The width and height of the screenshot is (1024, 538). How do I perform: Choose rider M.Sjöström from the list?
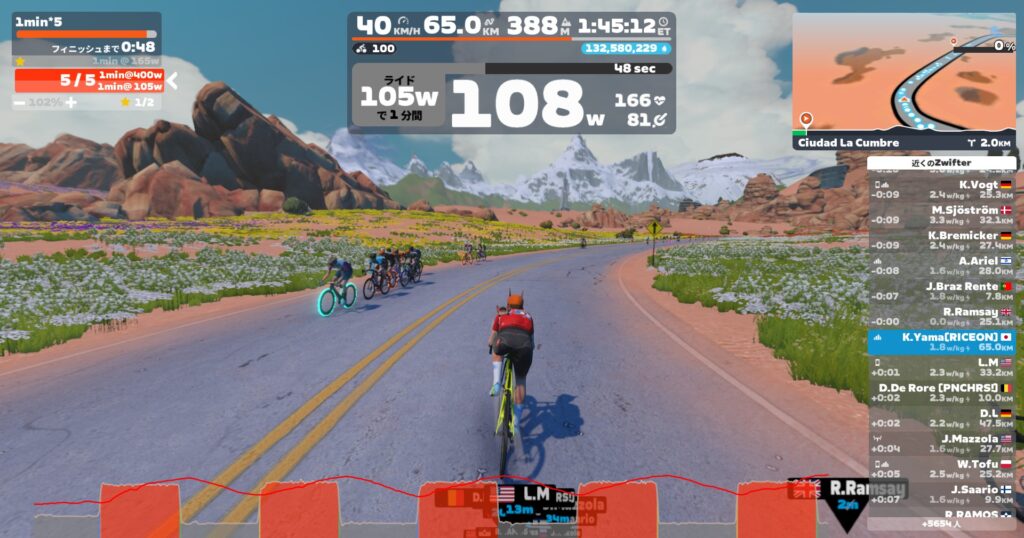(x=942, y=215)
